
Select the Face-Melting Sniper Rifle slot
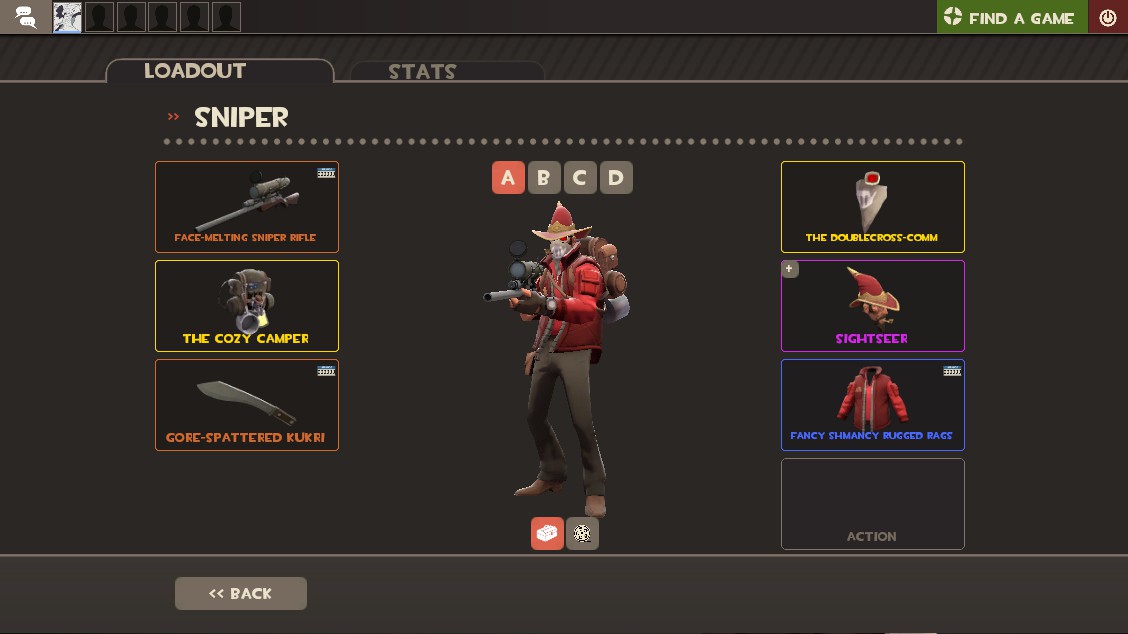[x=247, y=207]
